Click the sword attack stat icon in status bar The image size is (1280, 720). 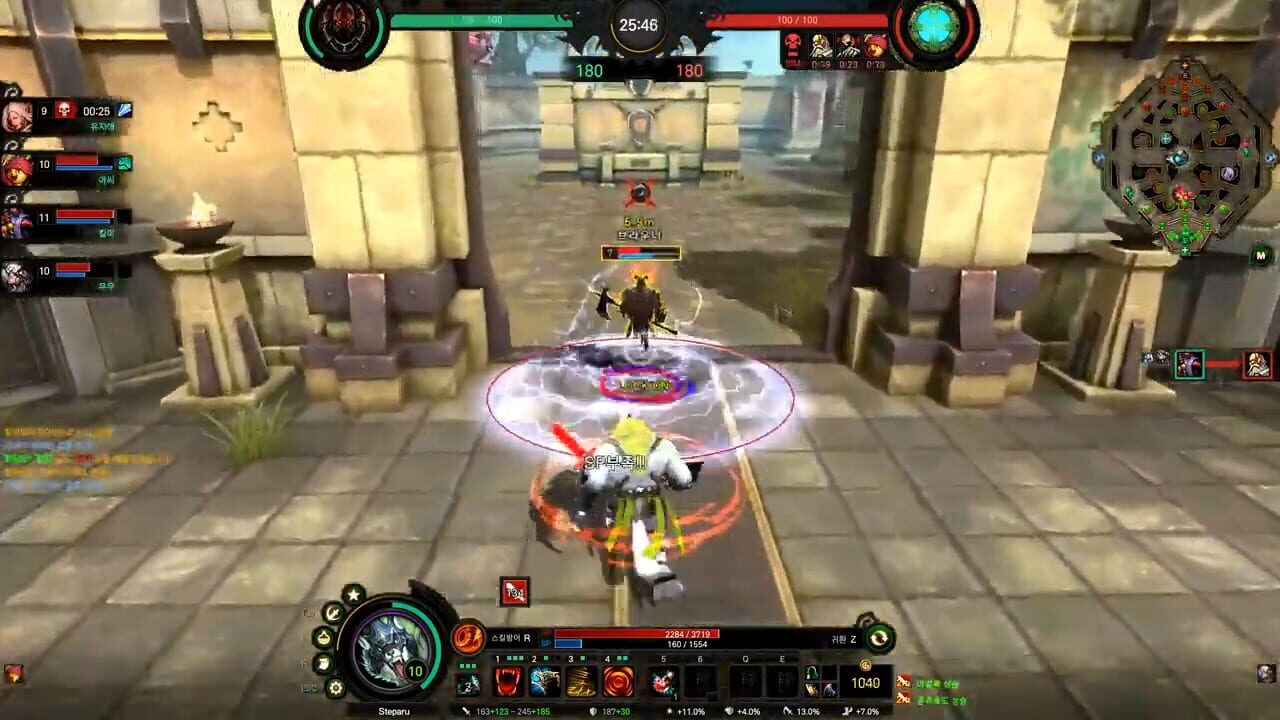[x=468, y=711]
